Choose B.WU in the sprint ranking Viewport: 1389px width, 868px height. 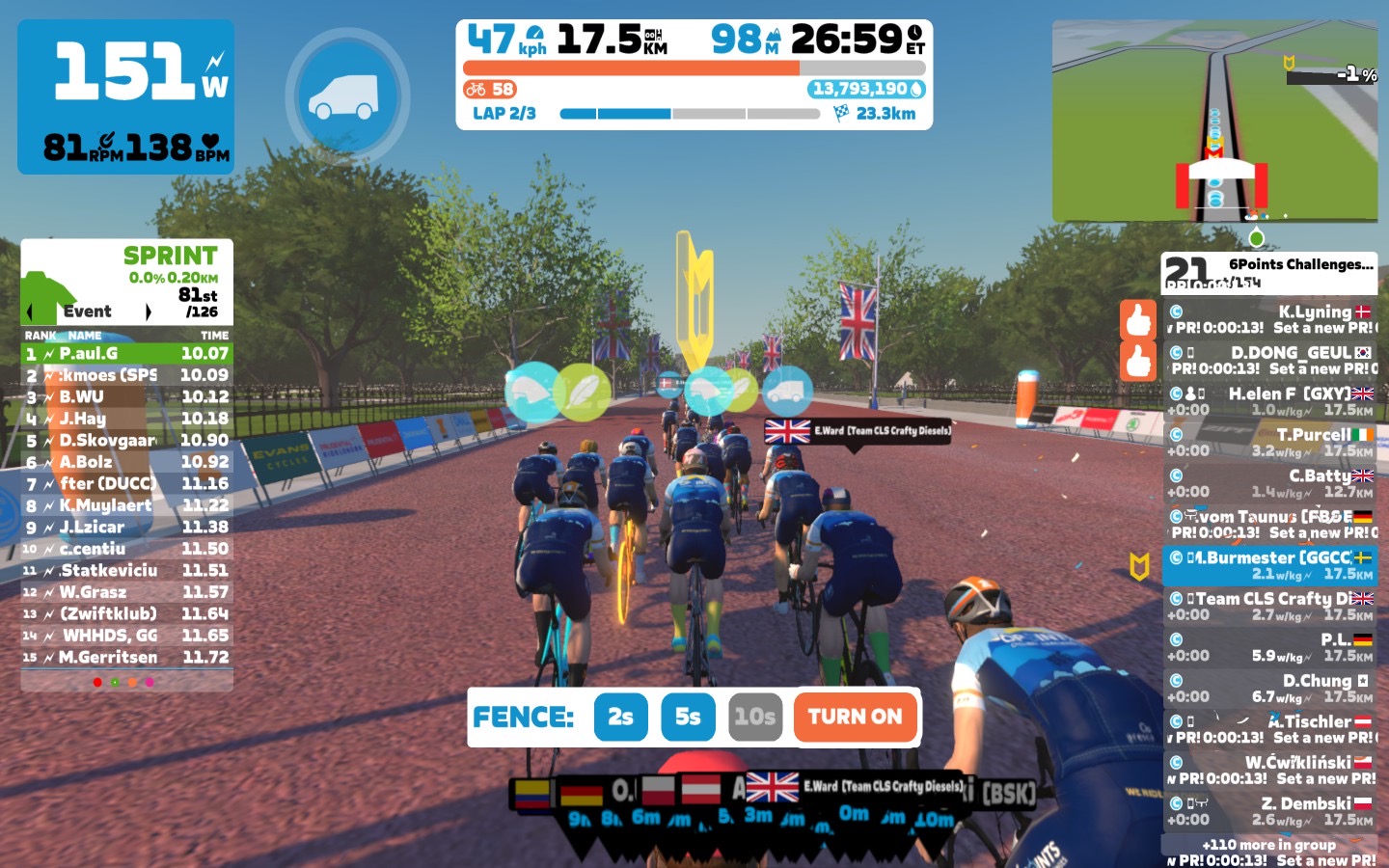coord(126,397)
